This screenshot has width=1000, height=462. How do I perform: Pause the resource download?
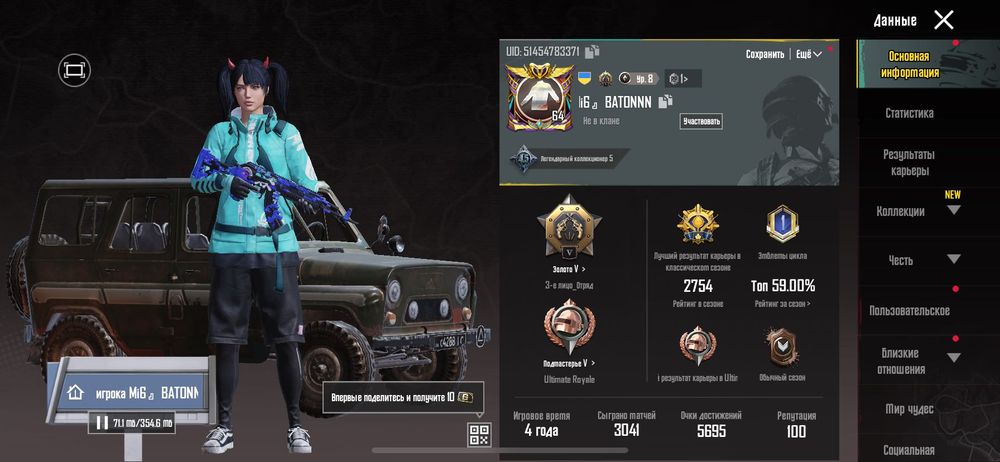(x=102, y=423)
